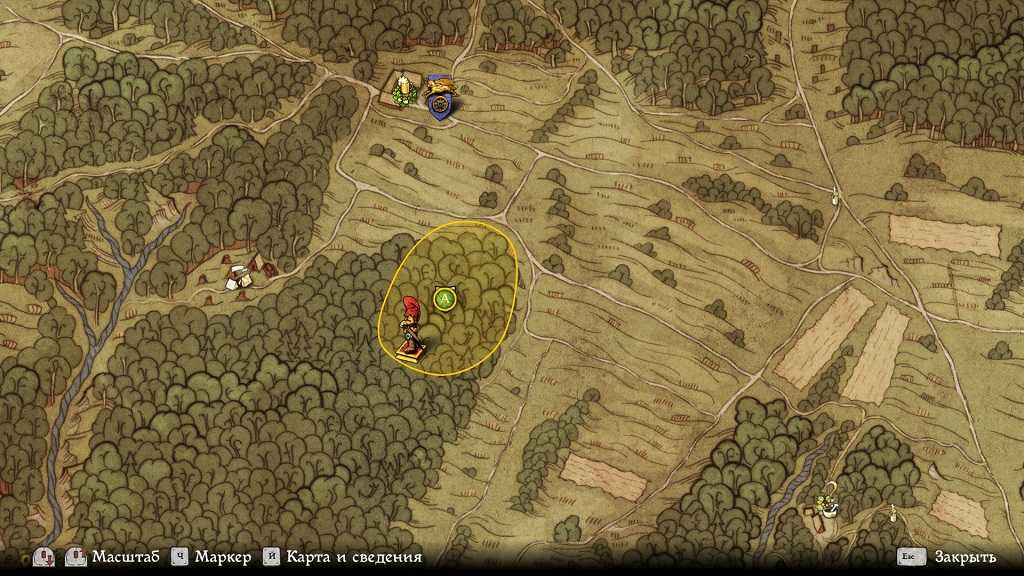
Task: Choose the Маркер option
Action: pyautogui.click(x=223, y=557)
